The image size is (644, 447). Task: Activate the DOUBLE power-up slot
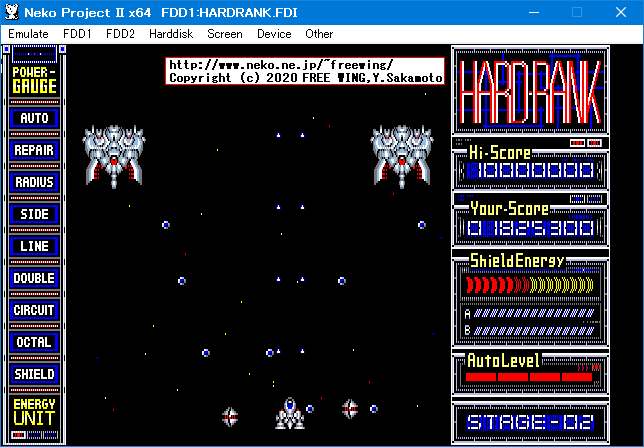coord(34,279)
